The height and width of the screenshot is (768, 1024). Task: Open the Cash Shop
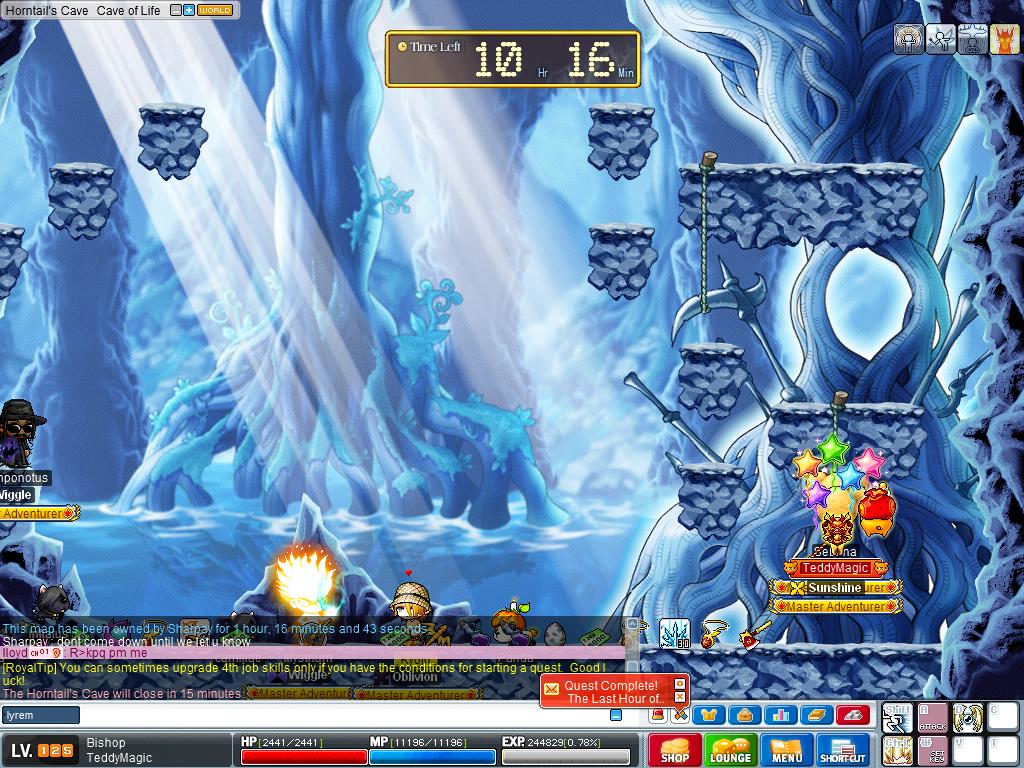tap(674, 750)
